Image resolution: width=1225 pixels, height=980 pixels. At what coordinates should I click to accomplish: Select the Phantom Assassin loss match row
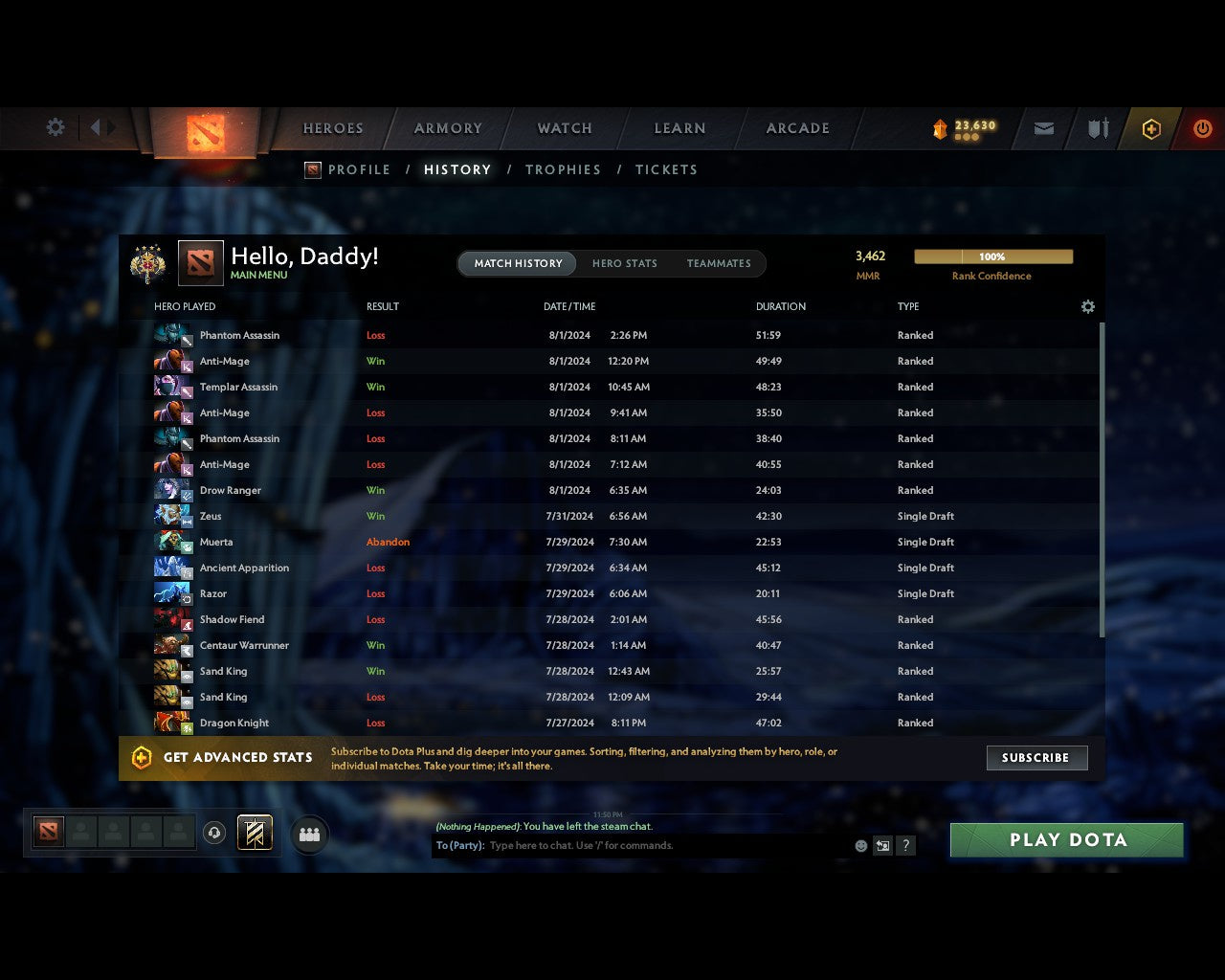coord(383,335)
